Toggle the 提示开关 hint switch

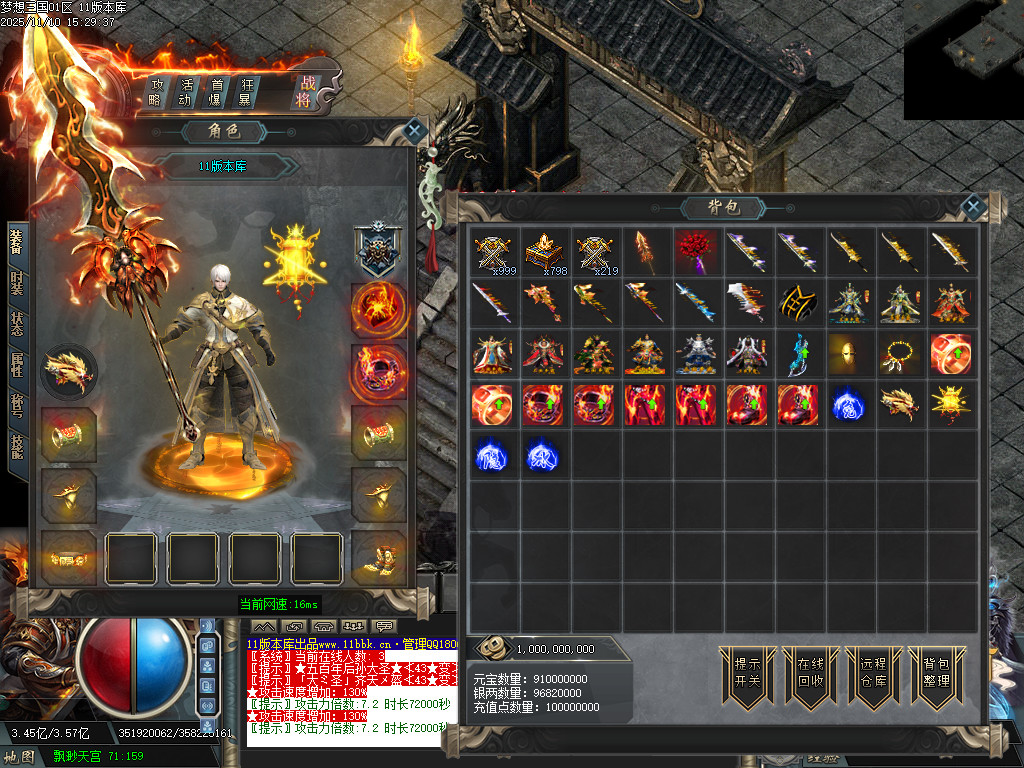click(748, 672)
